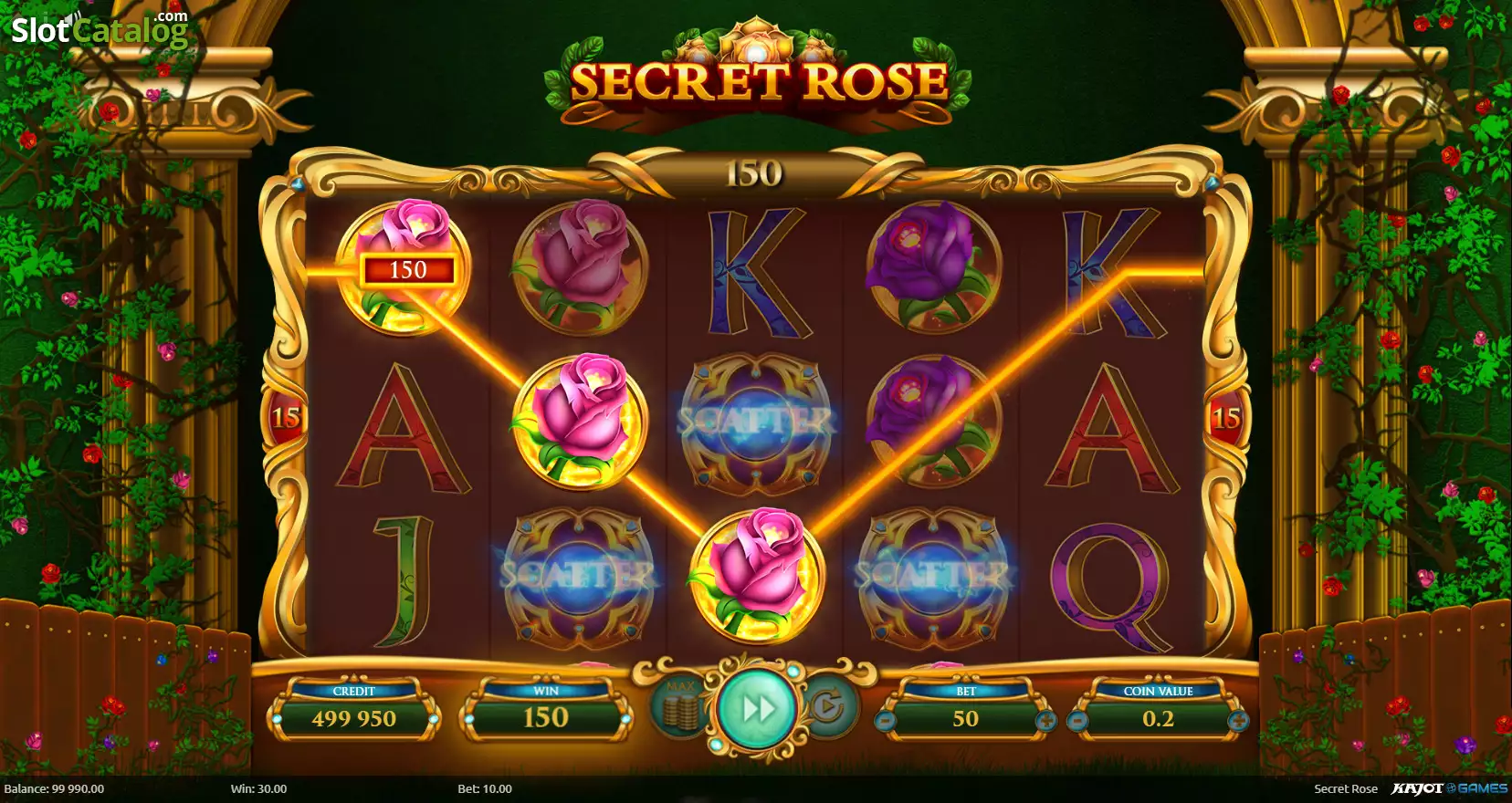Raise the Coin Value with its plus button

pyautogui.click(x=1238, y=721)
